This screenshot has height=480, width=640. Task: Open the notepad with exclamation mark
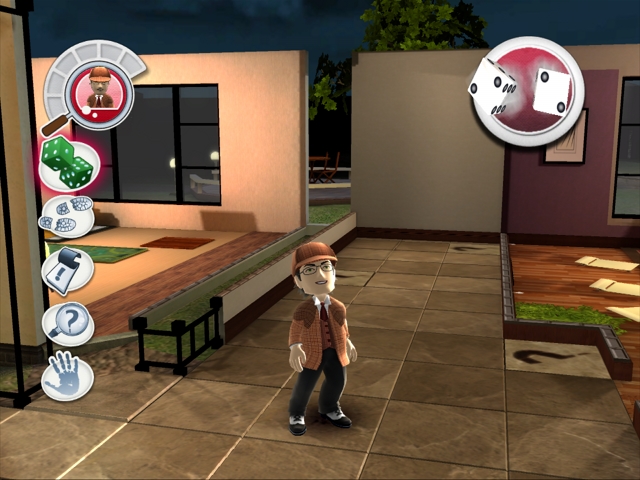69,270
